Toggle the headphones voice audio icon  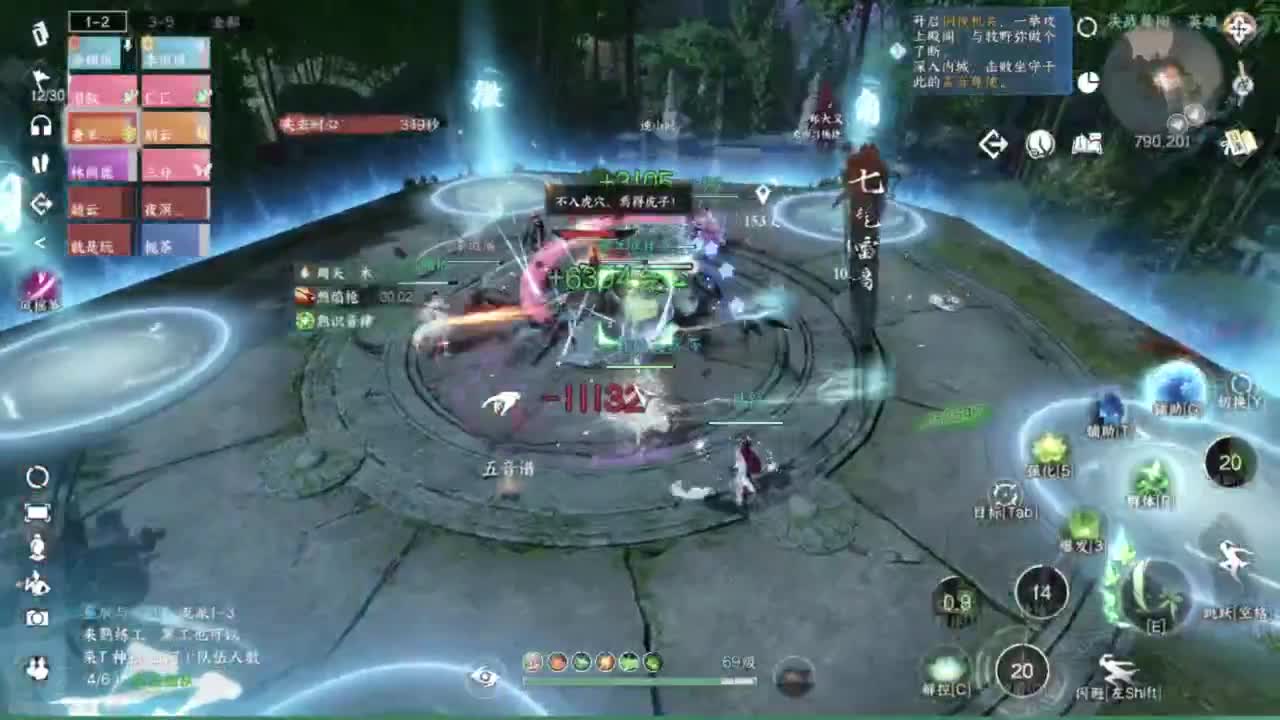pos(40,126)
